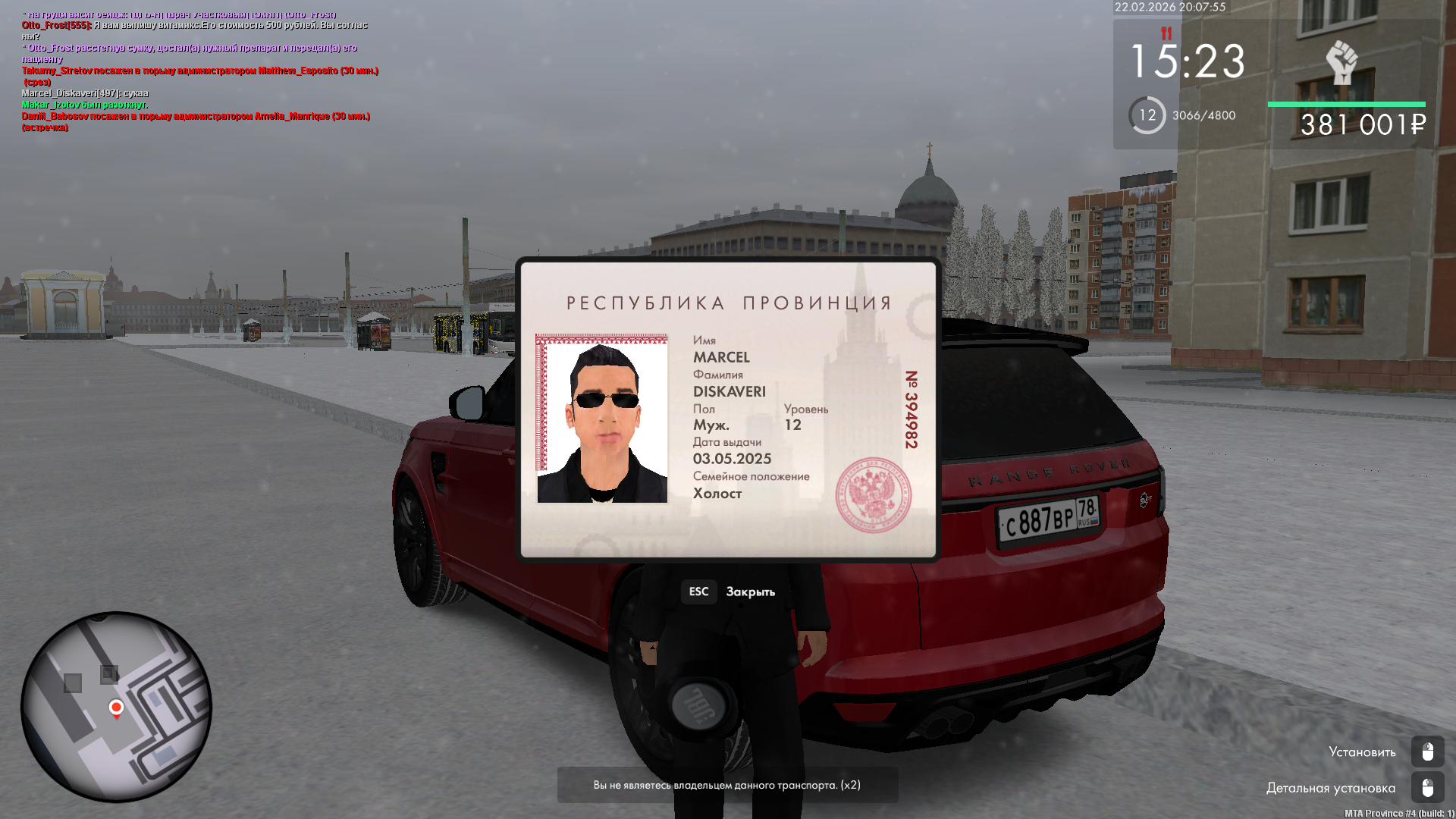Click the chat log messages
Screen dimensions: 1456x819
click(x=197, y=71)
